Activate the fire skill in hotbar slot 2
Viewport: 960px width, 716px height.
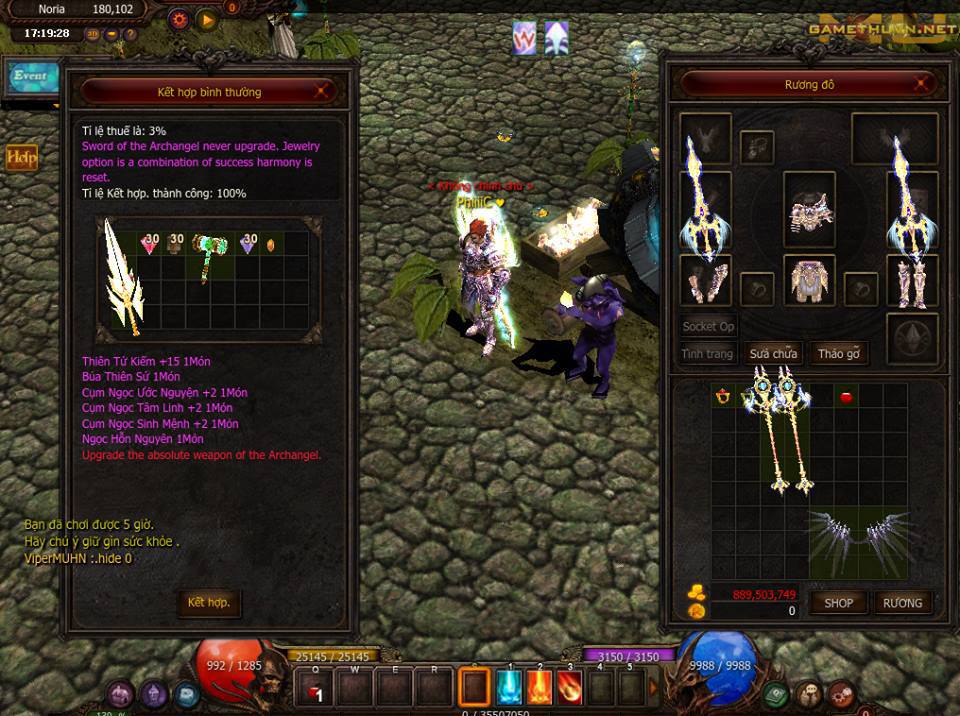pyautogui.click(x=541, y=688)
